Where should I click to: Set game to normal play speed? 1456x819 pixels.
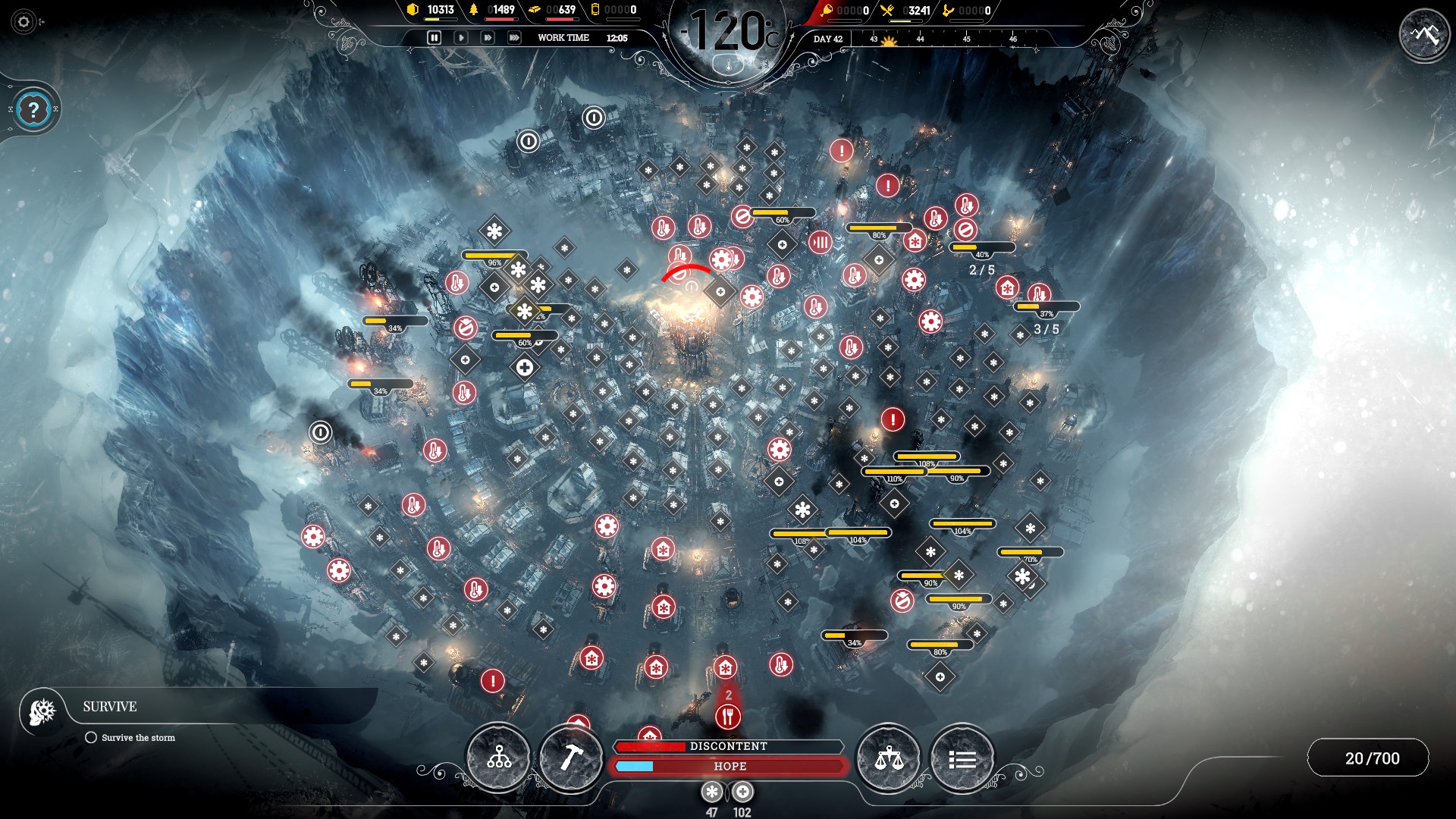coord(460,37)
